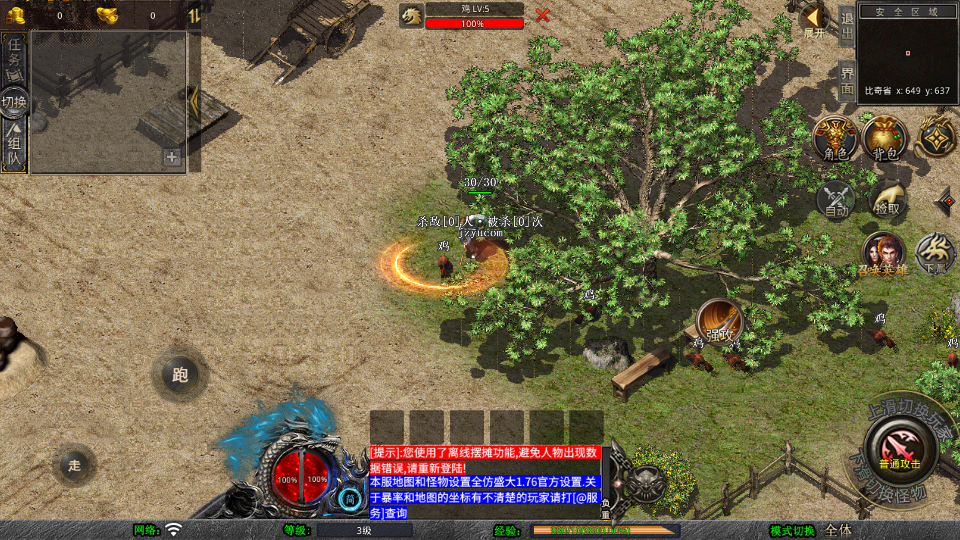Expand the menu with 展开 arrow
960x540 pixels.
(x=815, y=19)
